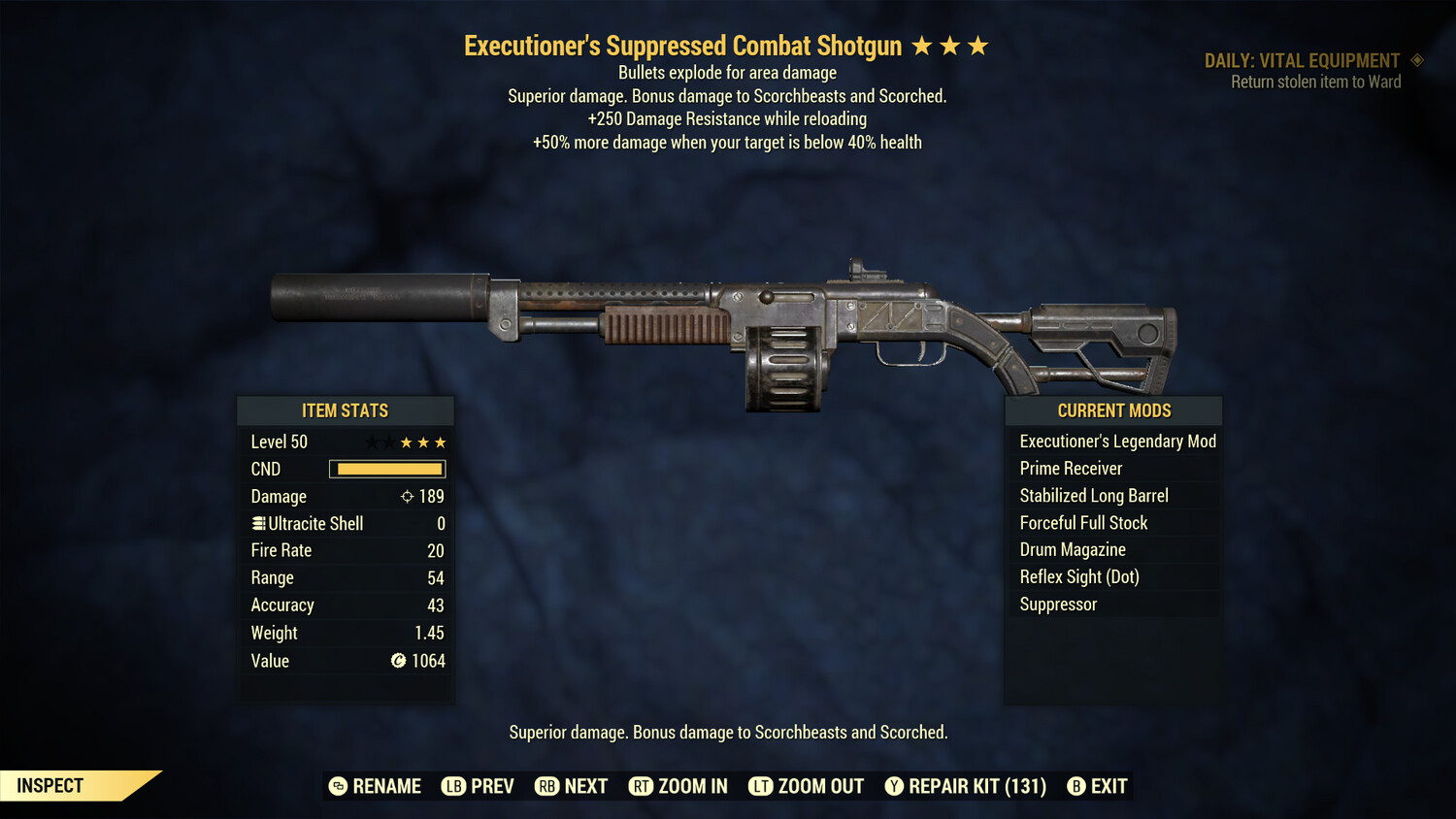1456x819 pixels.
Task: Expand the Item Stats panel header
Action: [x=346, y=410]
